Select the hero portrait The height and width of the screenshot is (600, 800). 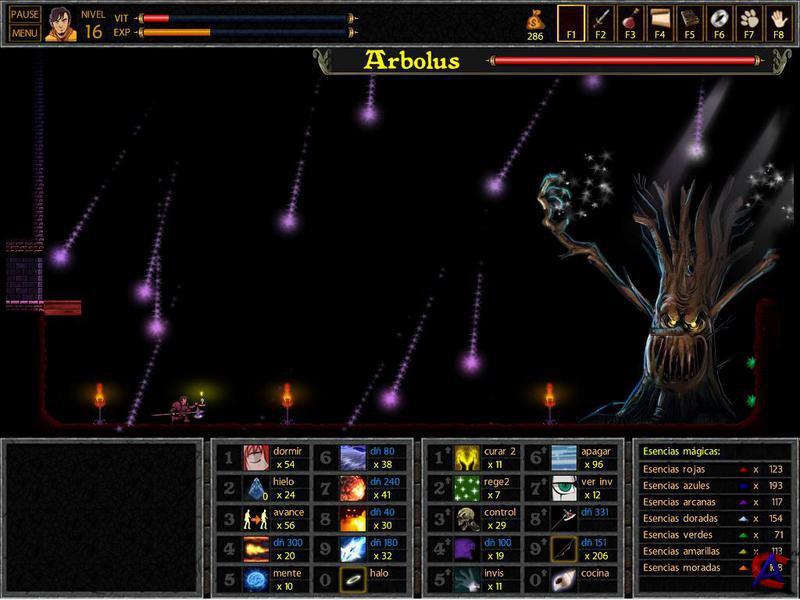click(x=60, y=24)
